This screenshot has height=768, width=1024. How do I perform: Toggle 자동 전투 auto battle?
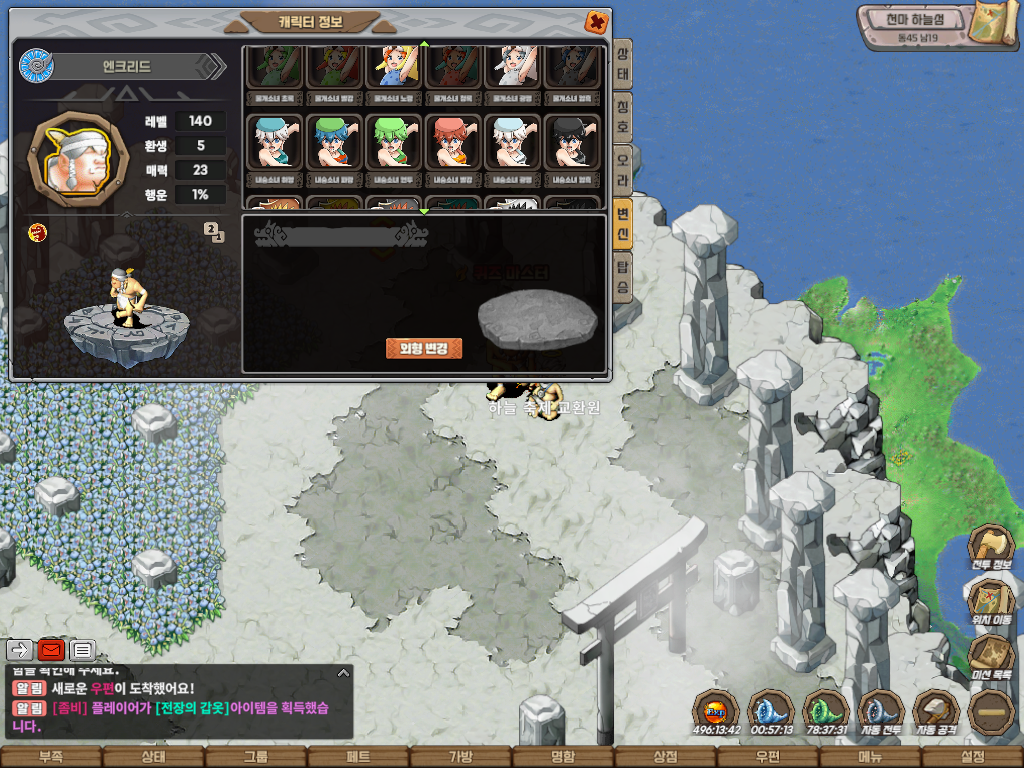(880, 713)
